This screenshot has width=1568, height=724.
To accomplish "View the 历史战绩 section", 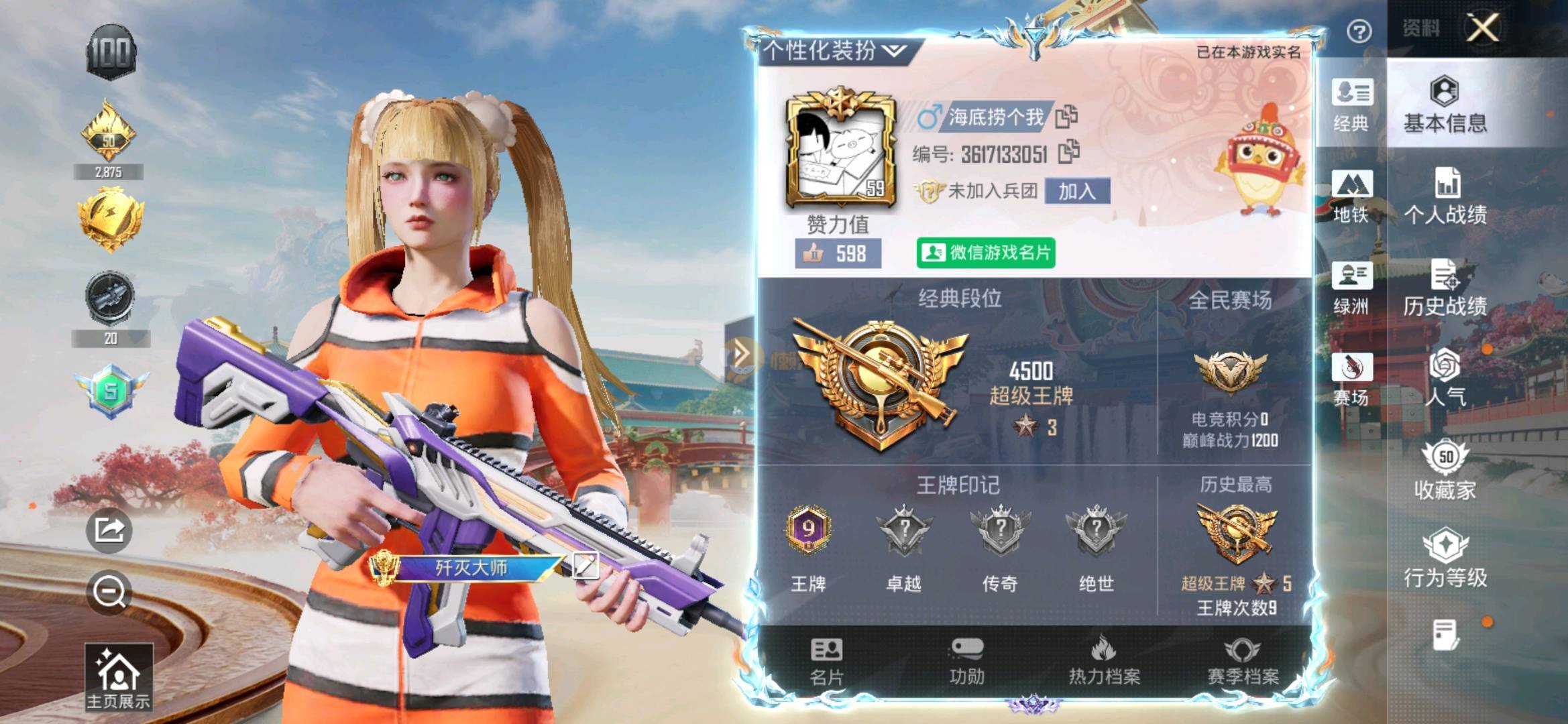I will pos(1445,288).
